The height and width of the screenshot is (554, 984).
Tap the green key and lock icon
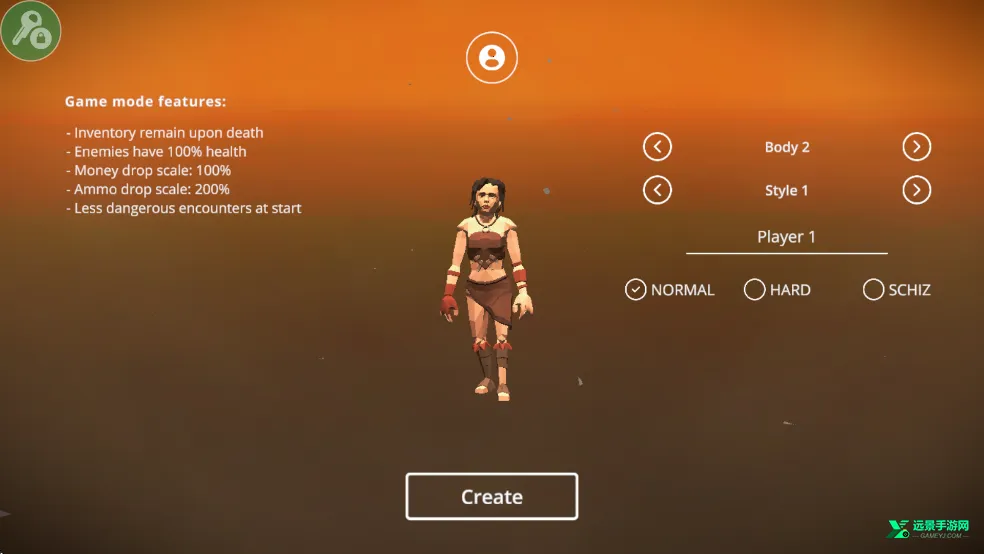31,31
